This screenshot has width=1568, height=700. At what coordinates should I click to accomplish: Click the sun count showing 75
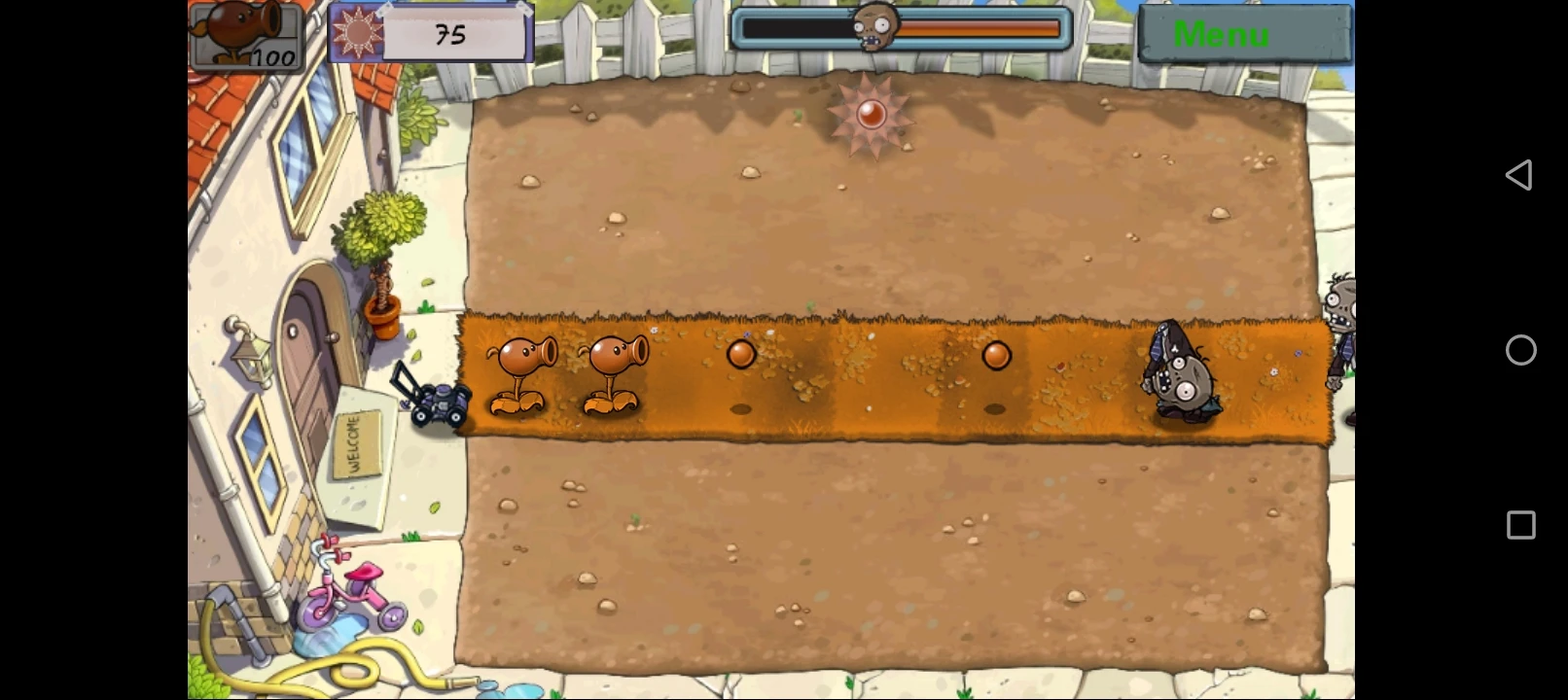(x=453, y=32)
